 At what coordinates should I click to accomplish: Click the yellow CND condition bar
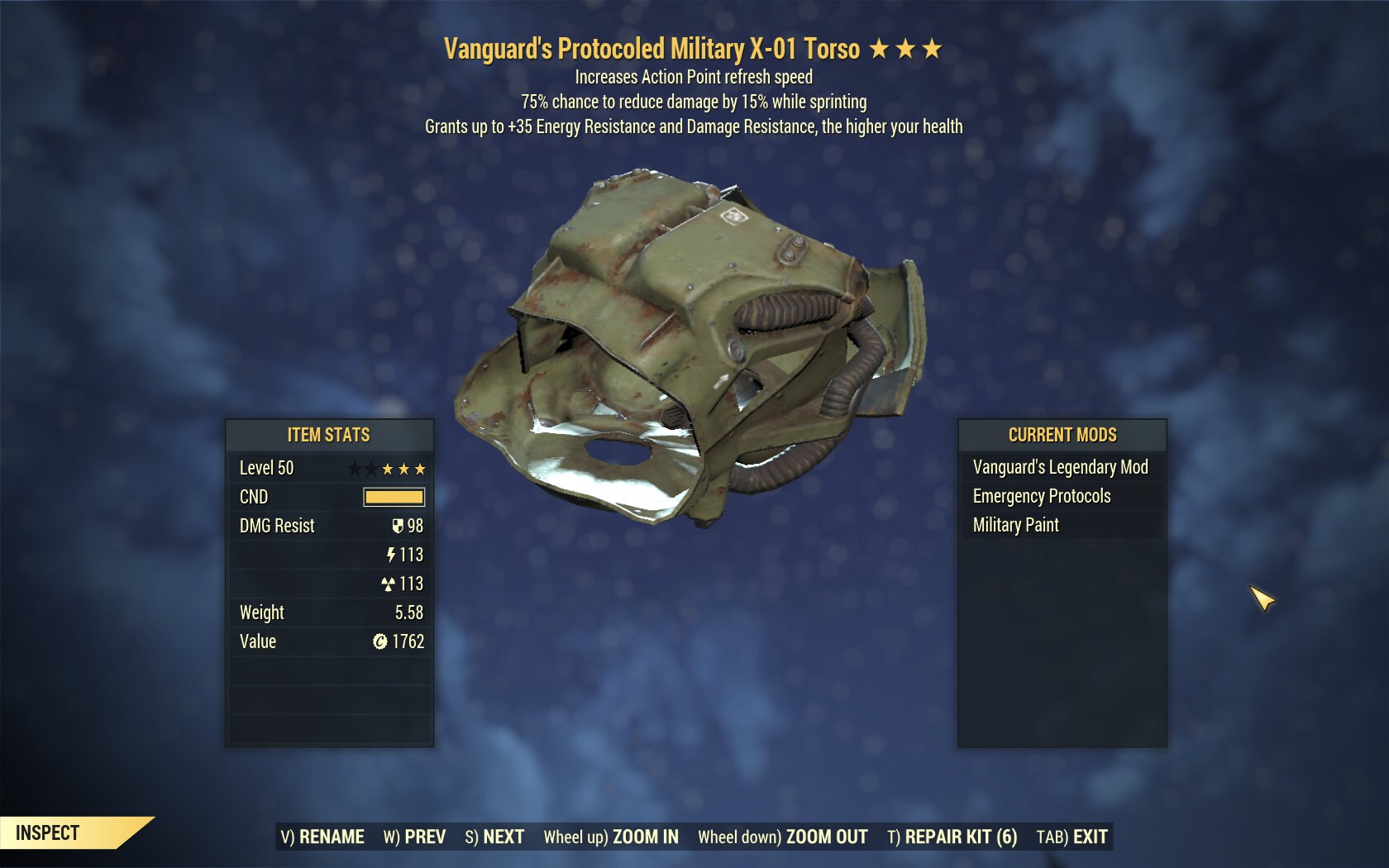click(x=394, y=497)
